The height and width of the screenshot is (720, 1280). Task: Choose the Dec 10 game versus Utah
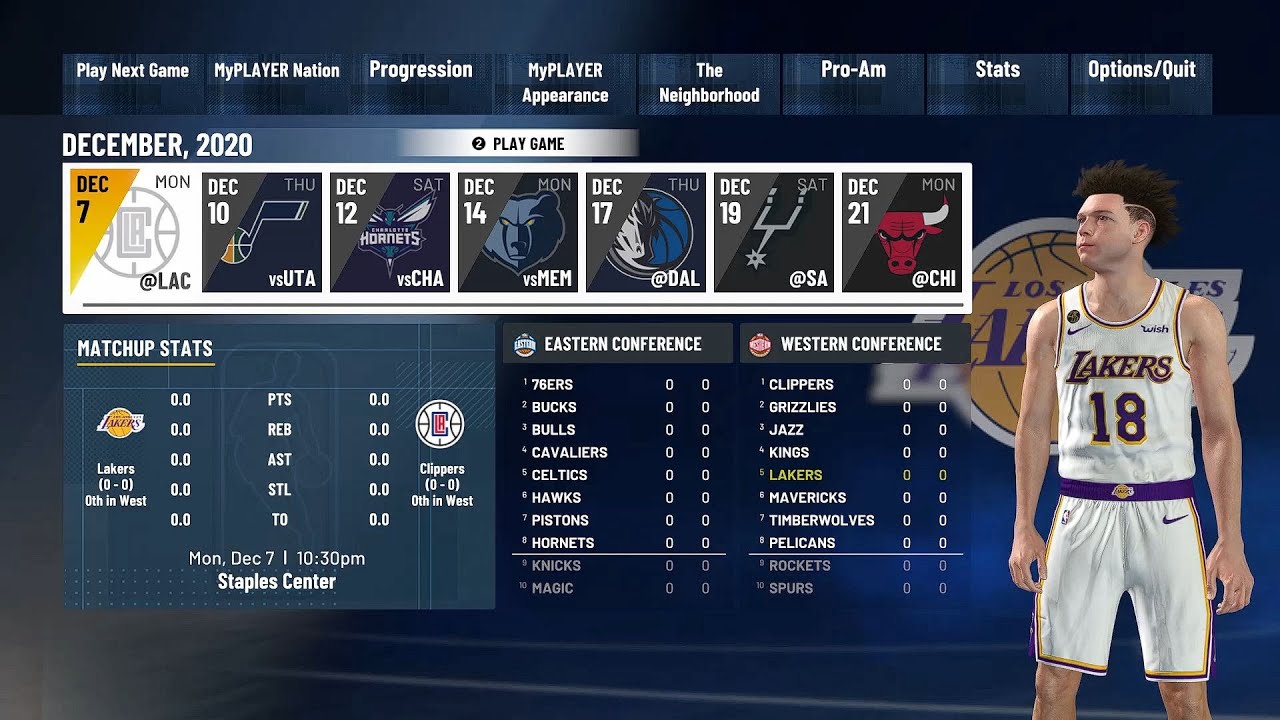click(262, 233)
